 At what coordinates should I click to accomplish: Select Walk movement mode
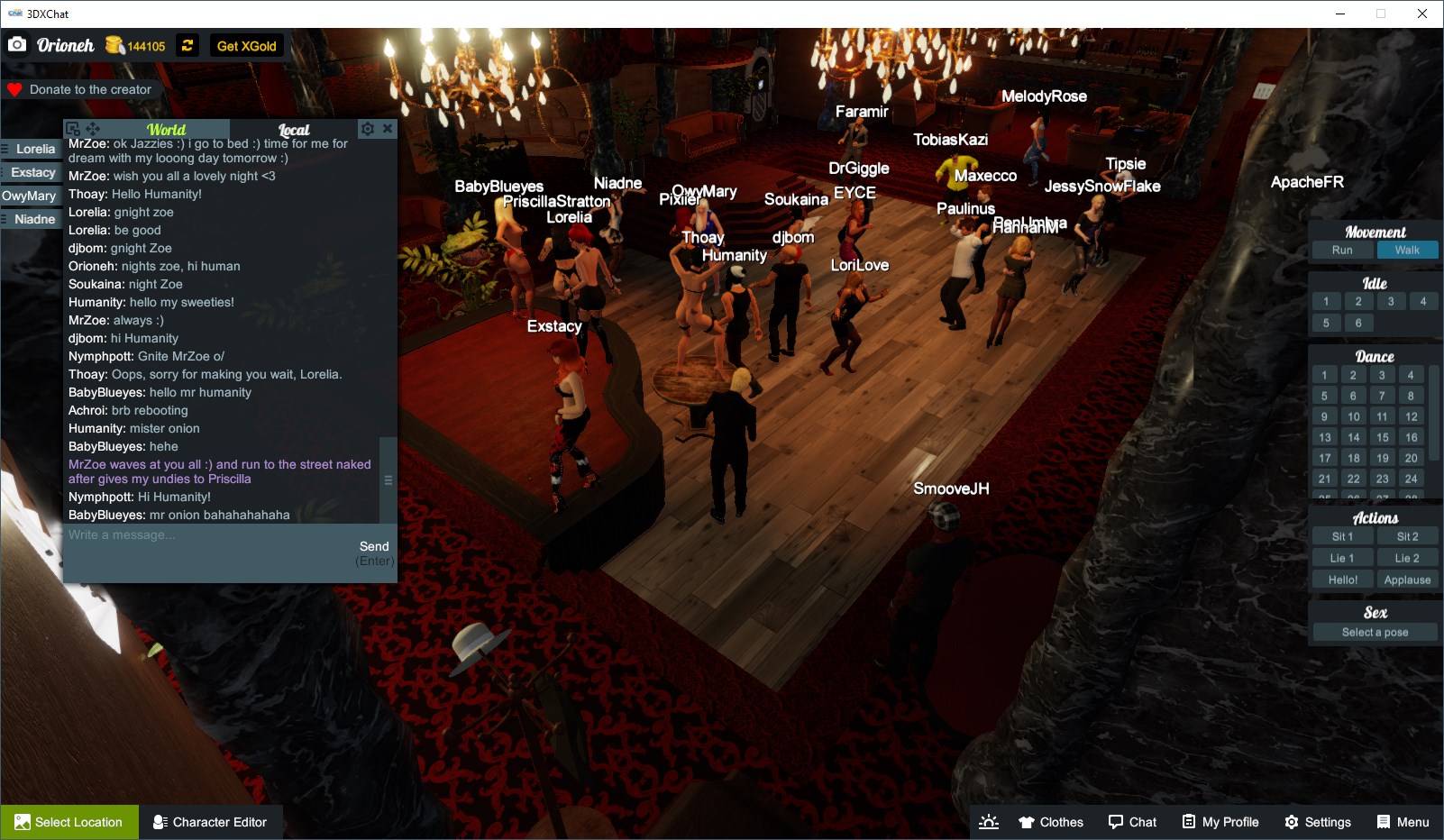point(1408,250)
